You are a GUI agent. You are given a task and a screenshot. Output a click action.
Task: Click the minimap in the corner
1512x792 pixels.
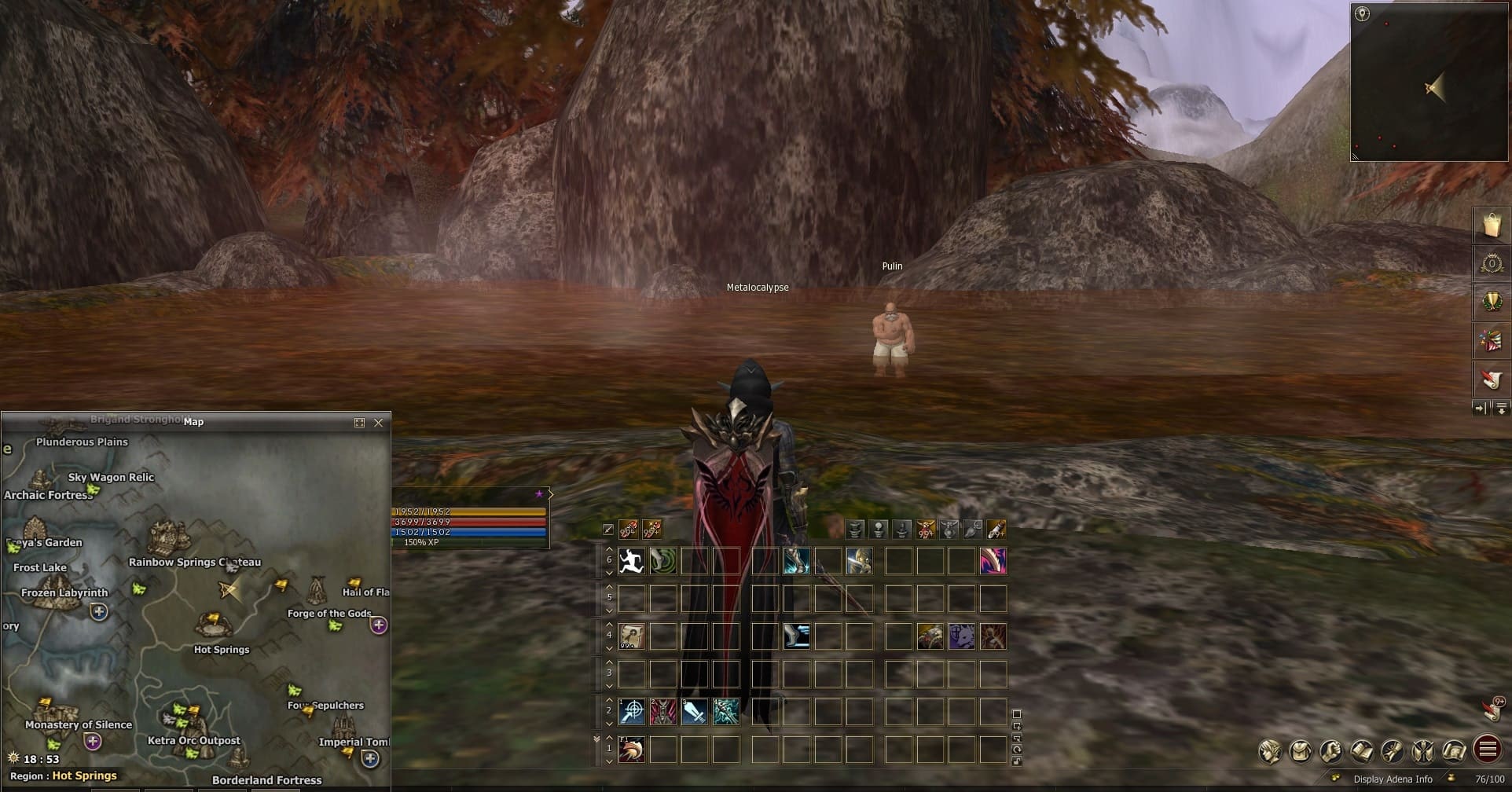coord(1429,82)
